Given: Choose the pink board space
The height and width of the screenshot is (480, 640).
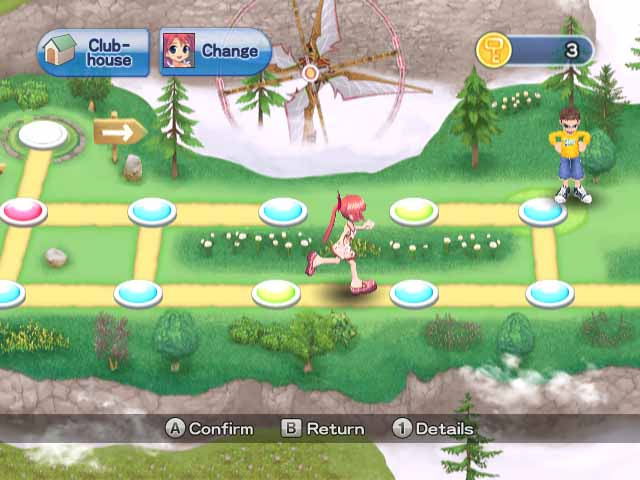Looking at the screenshot, I should (x=24, y=210).
